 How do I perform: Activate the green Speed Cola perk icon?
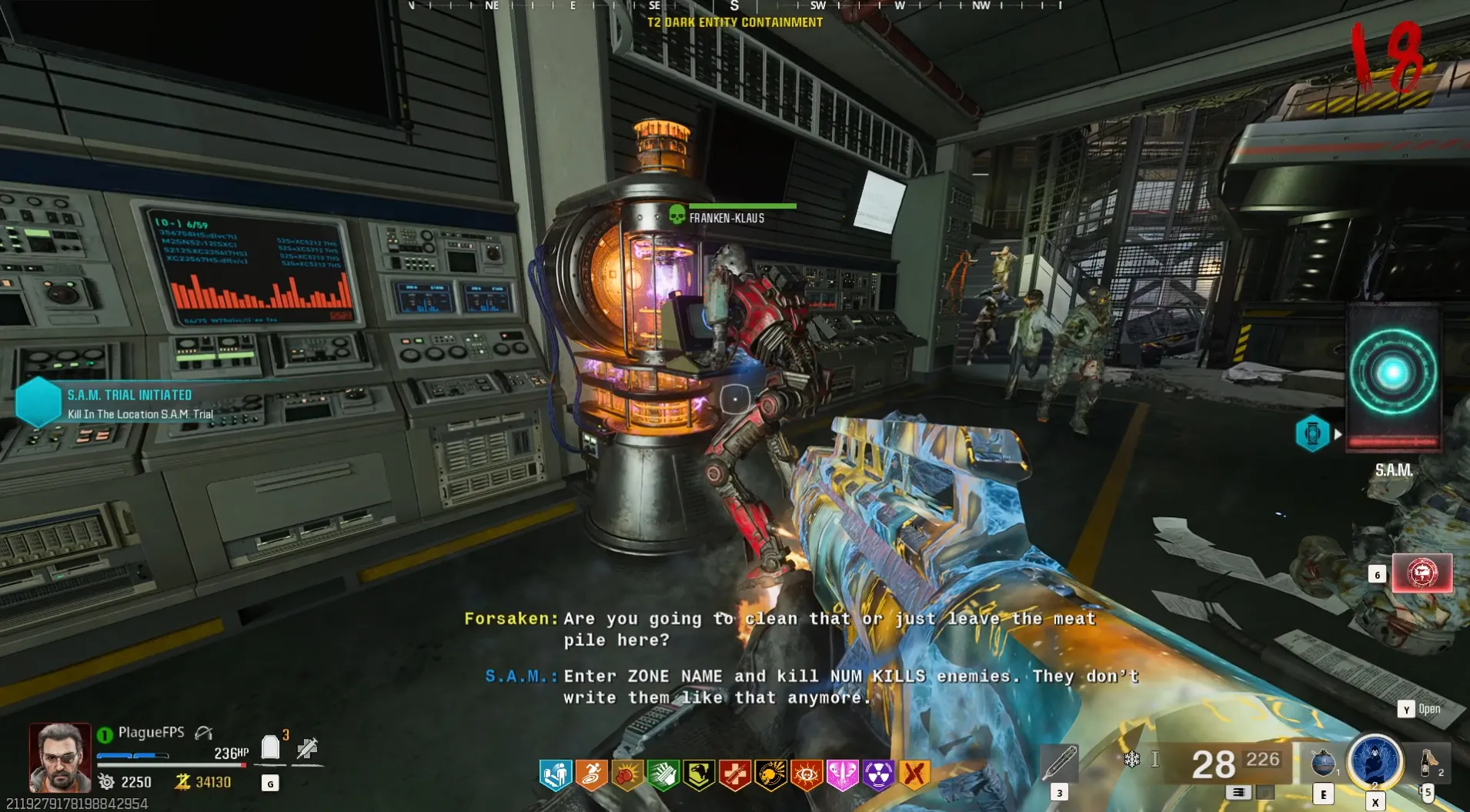(x=663, y=775)
